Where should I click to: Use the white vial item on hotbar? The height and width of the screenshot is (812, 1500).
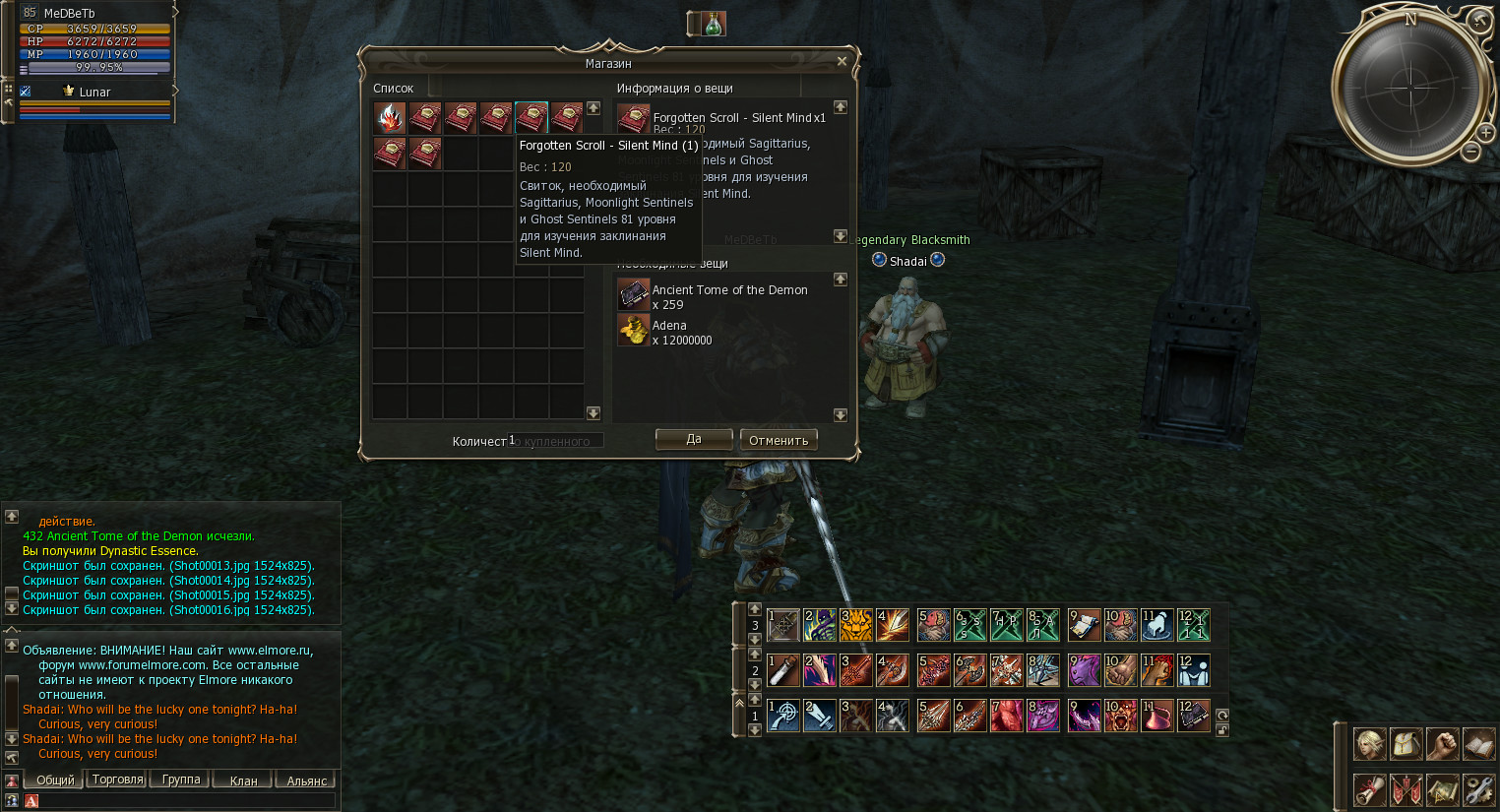point(783,670)
